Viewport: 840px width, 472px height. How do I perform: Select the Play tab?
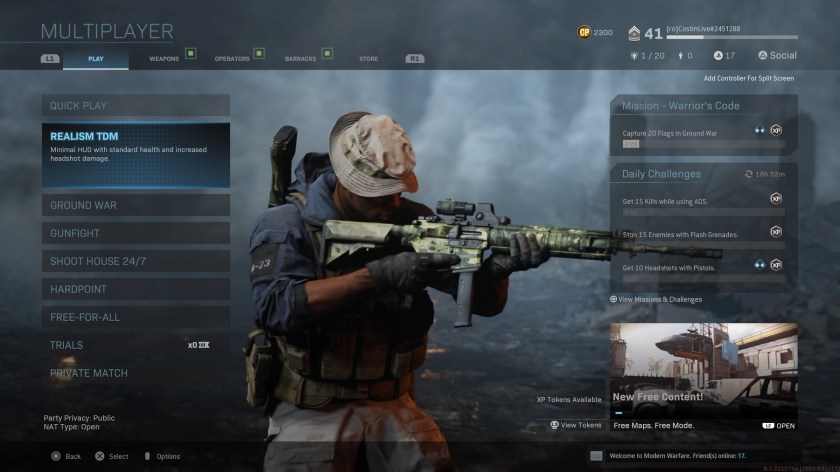(96, 59)
